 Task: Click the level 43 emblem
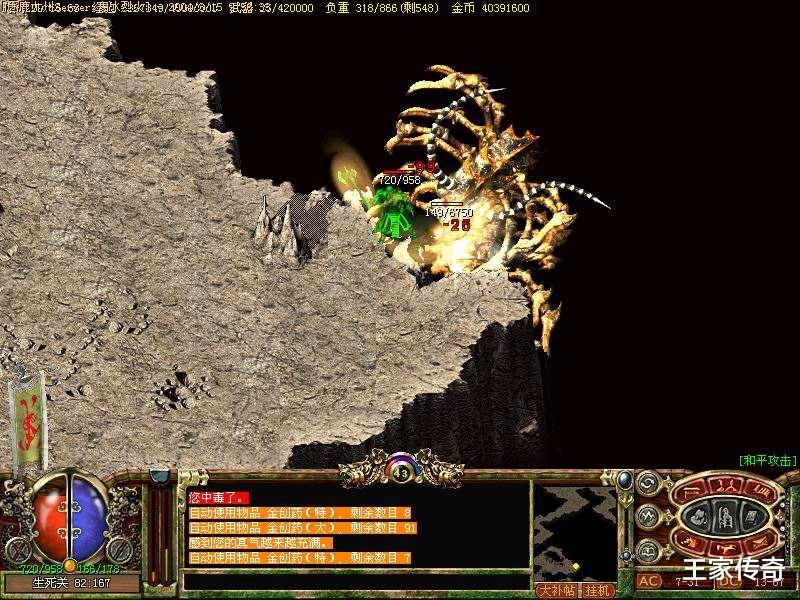point(401,472)
